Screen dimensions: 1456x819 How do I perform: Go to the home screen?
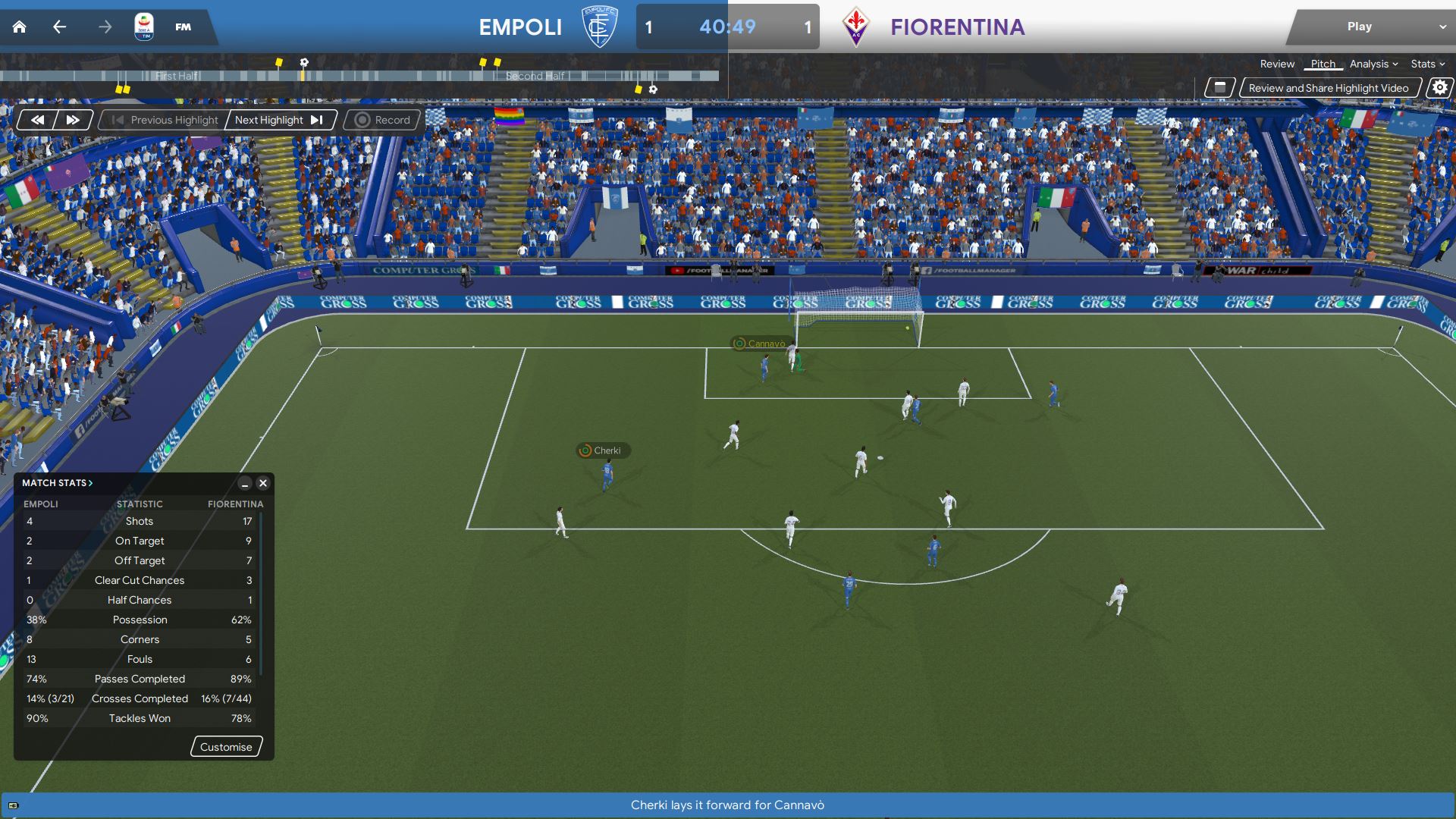tap(20, 27)
